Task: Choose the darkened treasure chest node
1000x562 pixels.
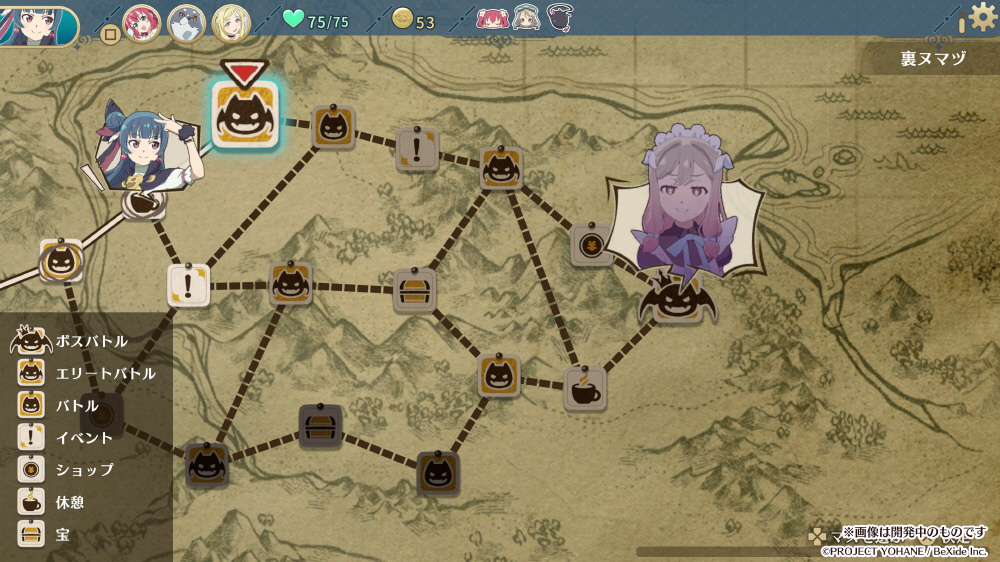Action: (320, 427)
